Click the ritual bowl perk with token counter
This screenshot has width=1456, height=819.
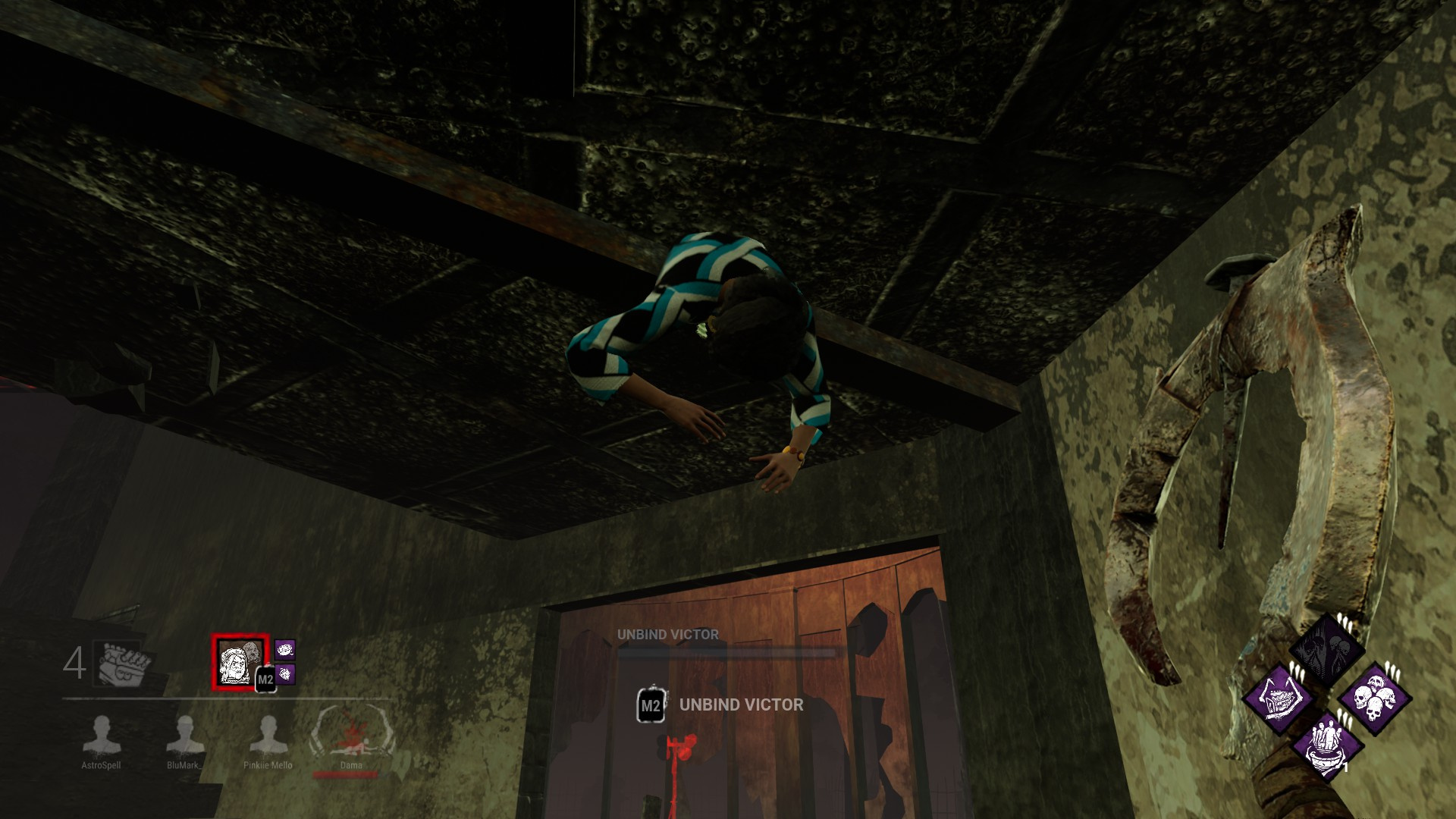pos(1329,747)
